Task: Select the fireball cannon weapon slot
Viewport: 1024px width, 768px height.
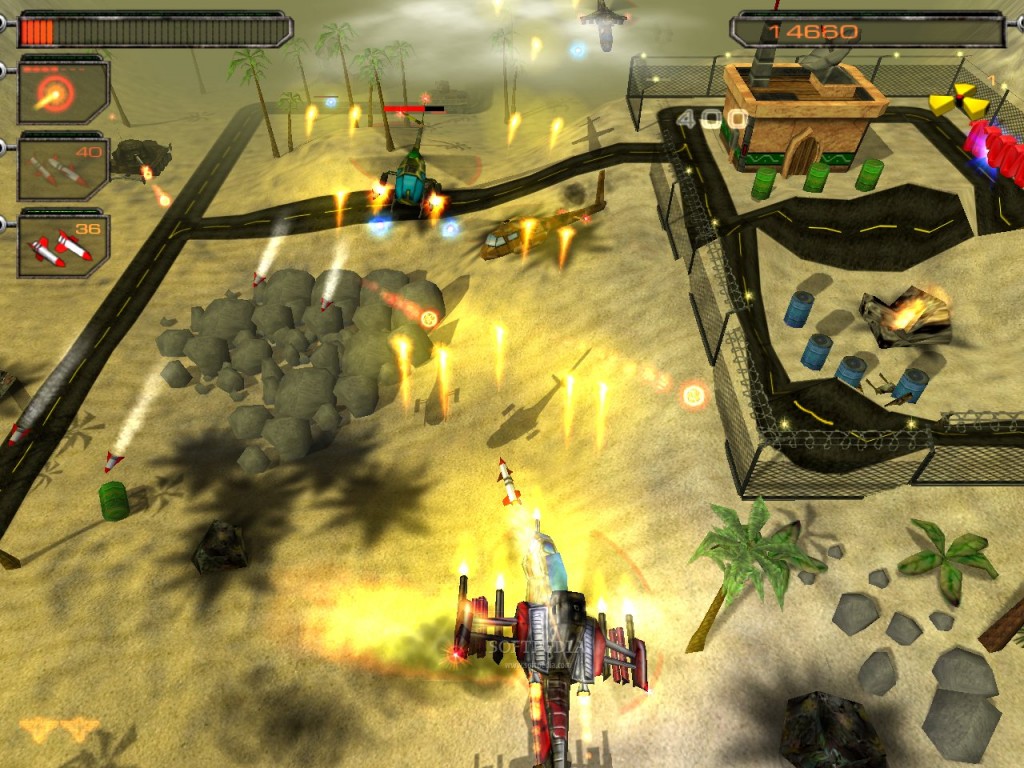Action: coord(62,91)
